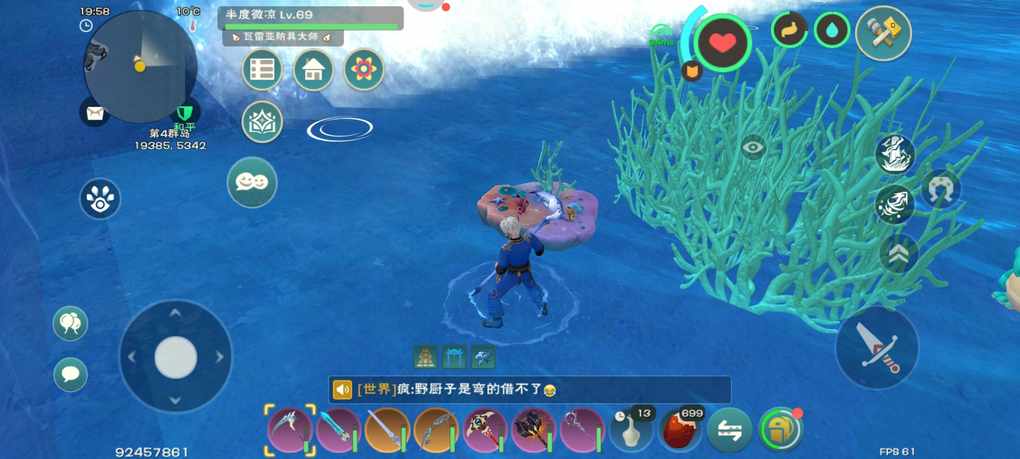Open the circular minimap
This screenshot has width=1020, height=459.
point(140,65)
